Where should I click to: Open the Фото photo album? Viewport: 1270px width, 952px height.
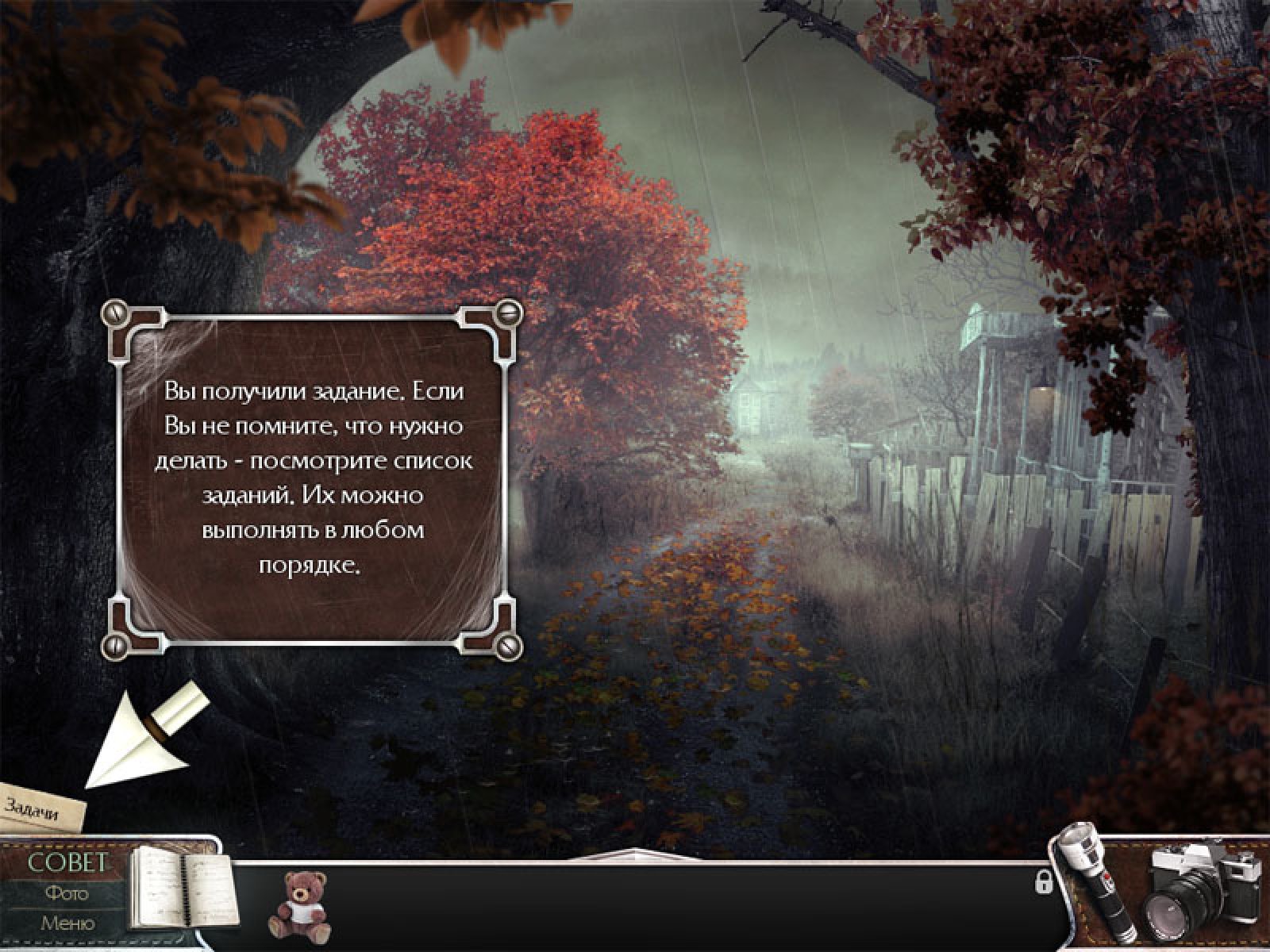pyautogui.click(x=67, y=893)
